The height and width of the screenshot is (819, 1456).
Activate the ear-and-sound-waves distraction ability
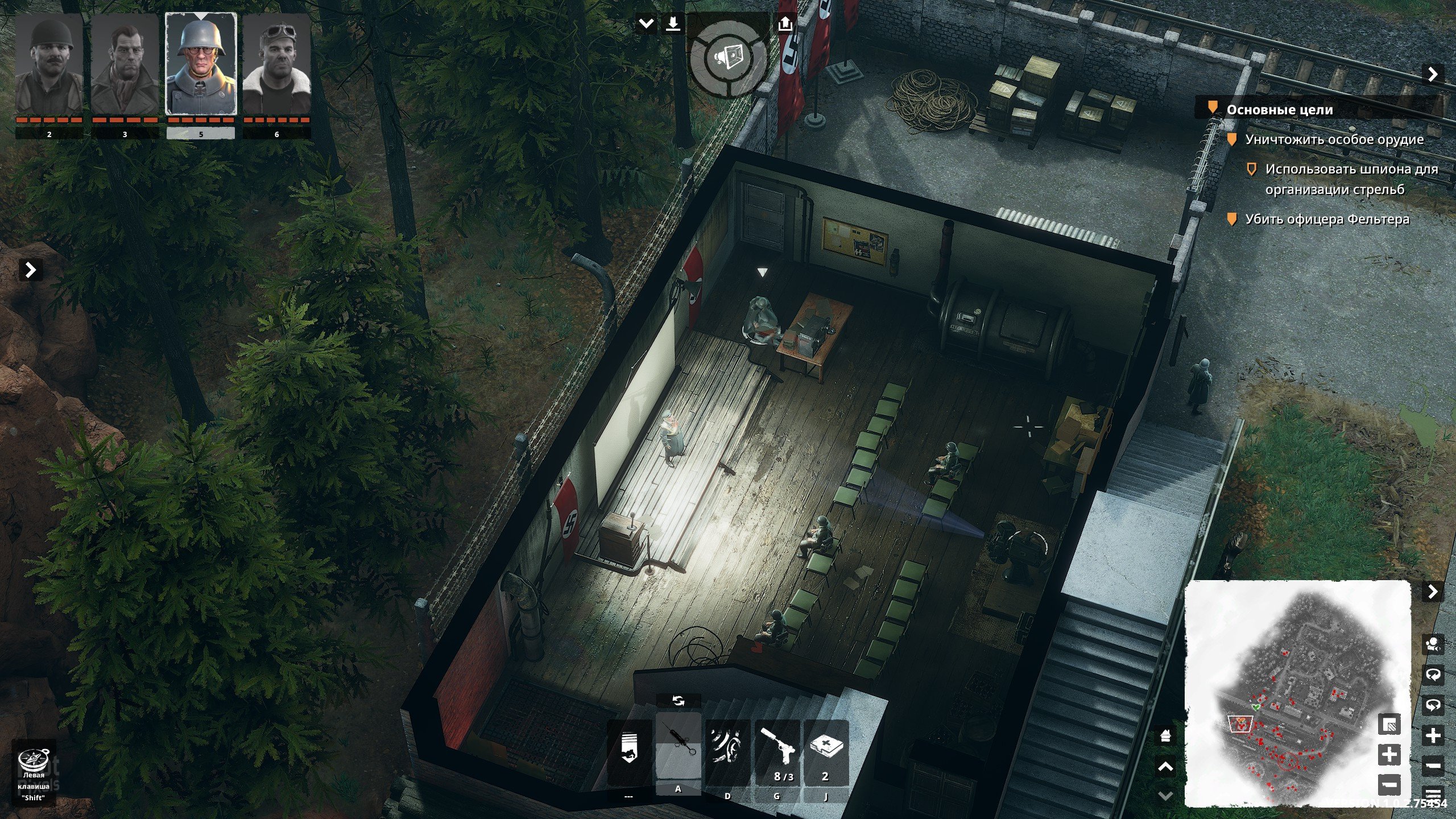(727, 752)
